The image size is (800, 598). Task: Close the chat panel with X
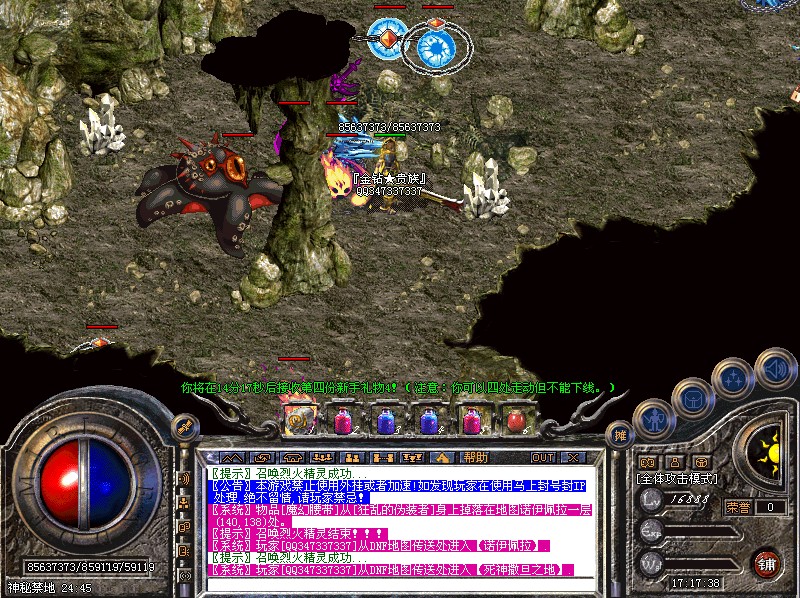[572, 457]
